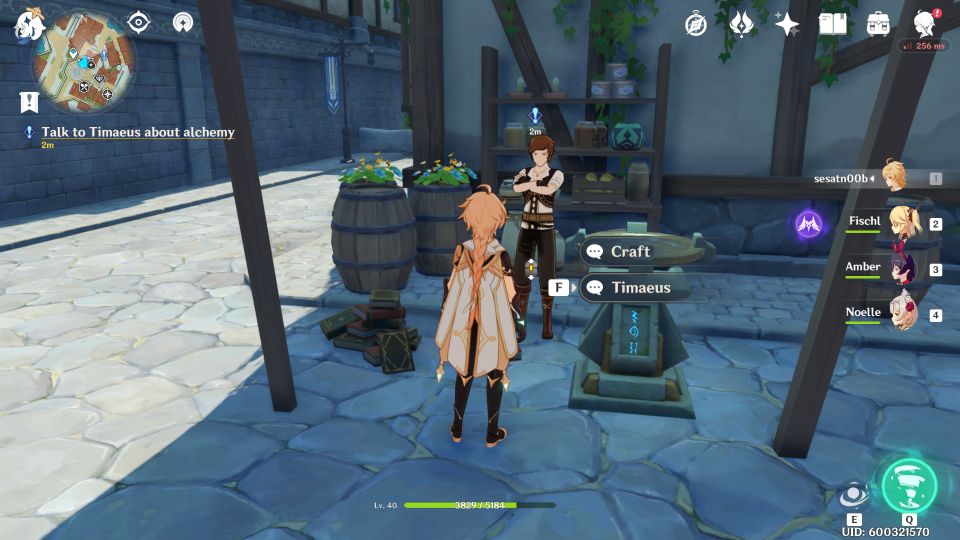Viewport: 960px width, 540px height.
Task: Talk to Timaeus dialogue option
Action: (638, 287)
